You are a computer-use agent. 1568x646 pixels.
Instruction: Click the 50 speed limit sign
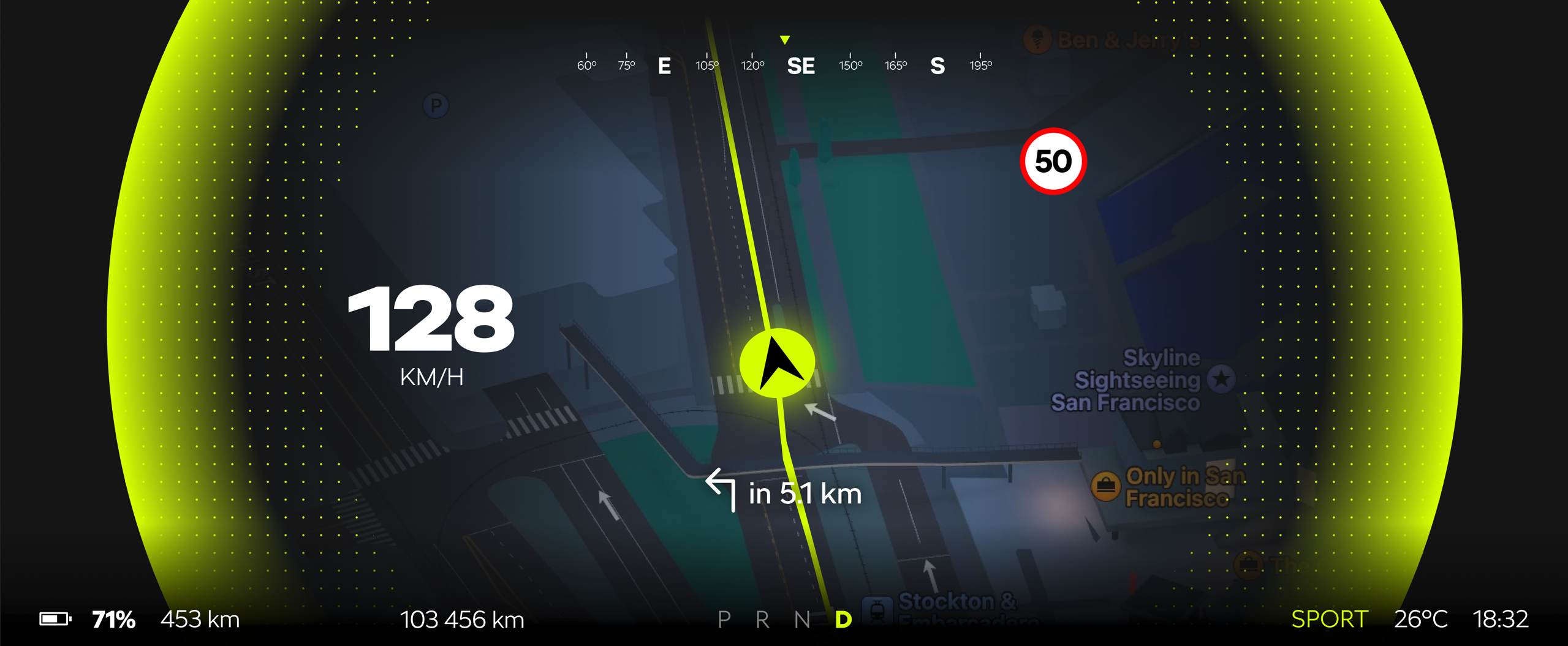[x=1053, y=161]
